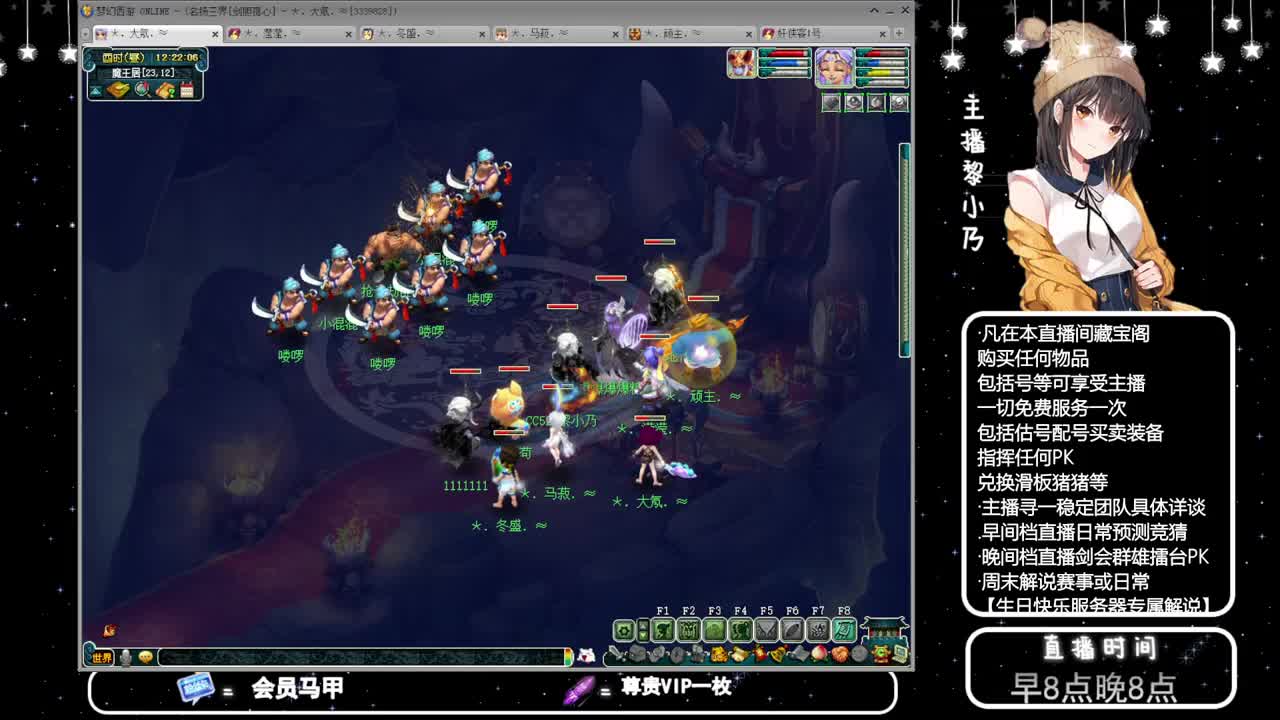Toggle the F6 skill slot

coord(792,629)
